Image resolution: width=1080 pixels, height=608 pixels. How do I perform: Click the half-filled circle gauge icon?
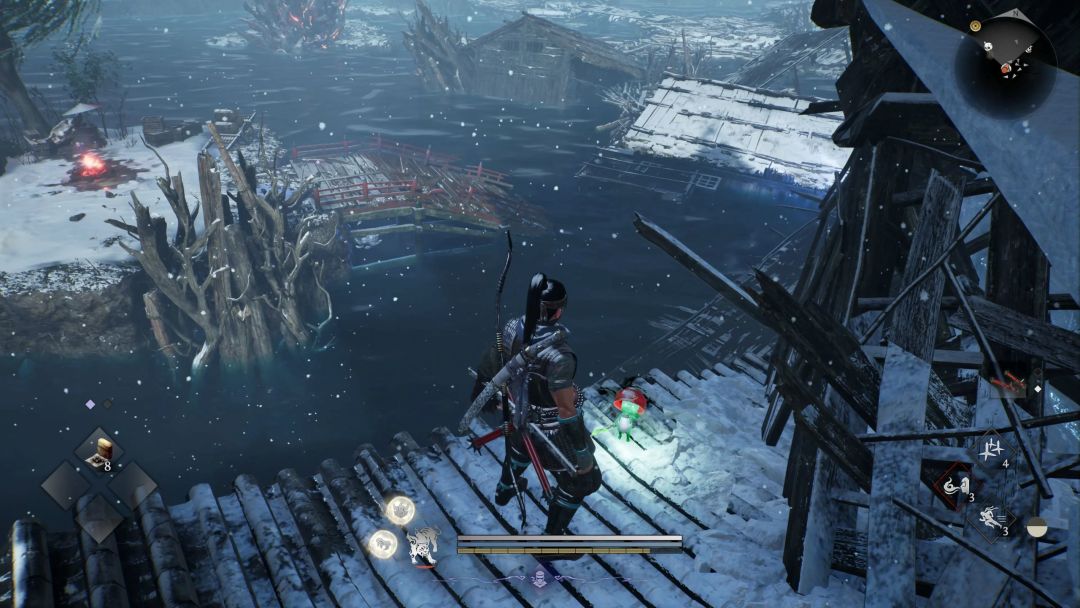(1037, 527)
